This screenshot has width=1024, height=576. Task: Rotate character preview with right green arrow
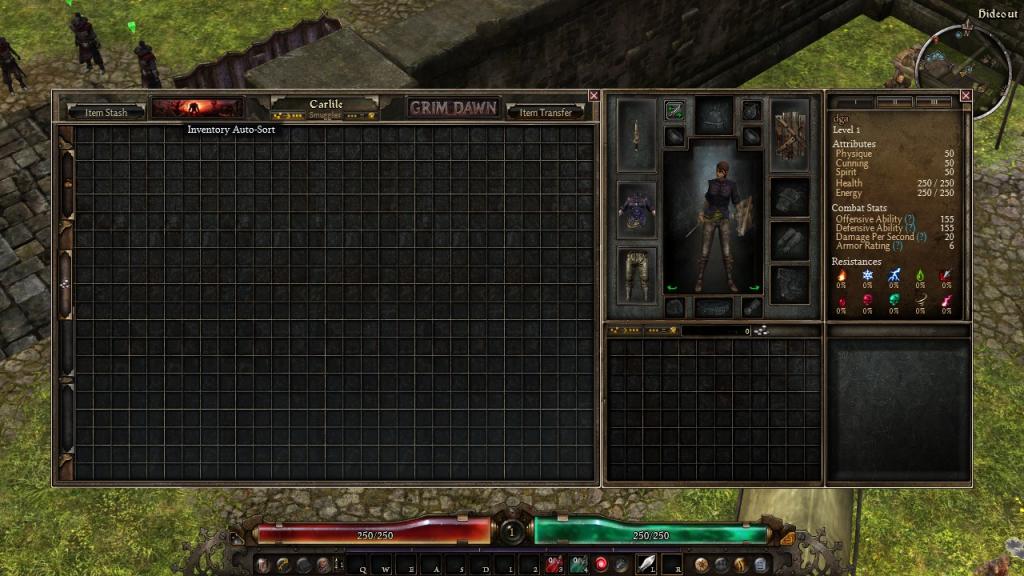[754, 289]
